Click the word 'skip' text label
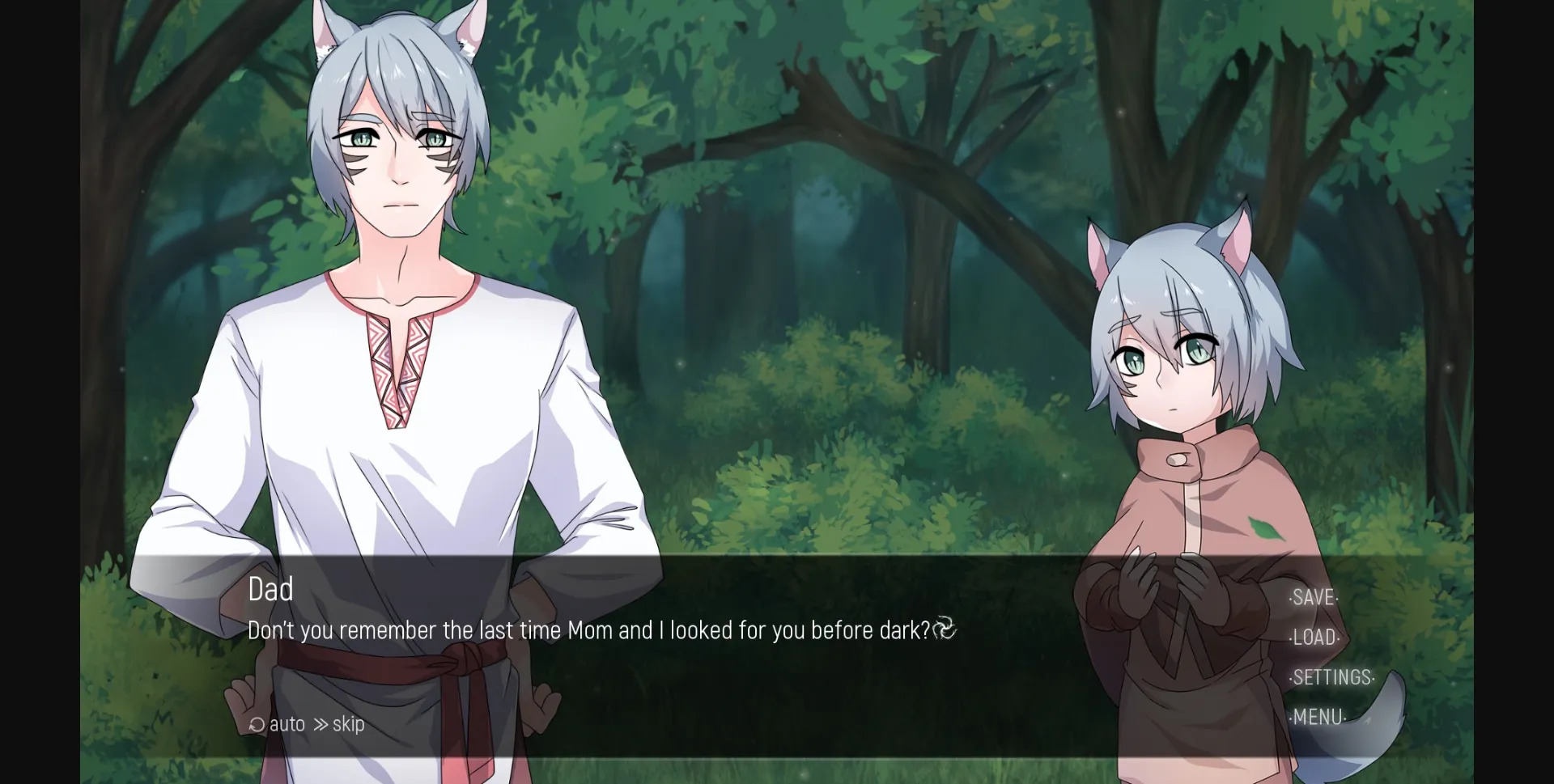This screenshot has width=1554, height=784. (x=348, y=724)
